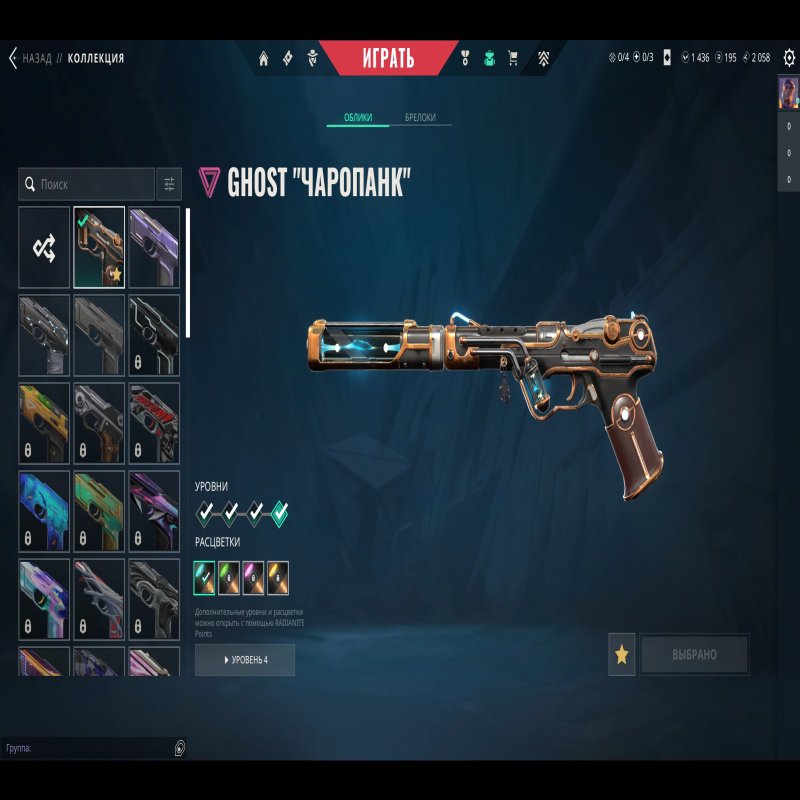Select the green variant color swatch

[x=229, y=574]
